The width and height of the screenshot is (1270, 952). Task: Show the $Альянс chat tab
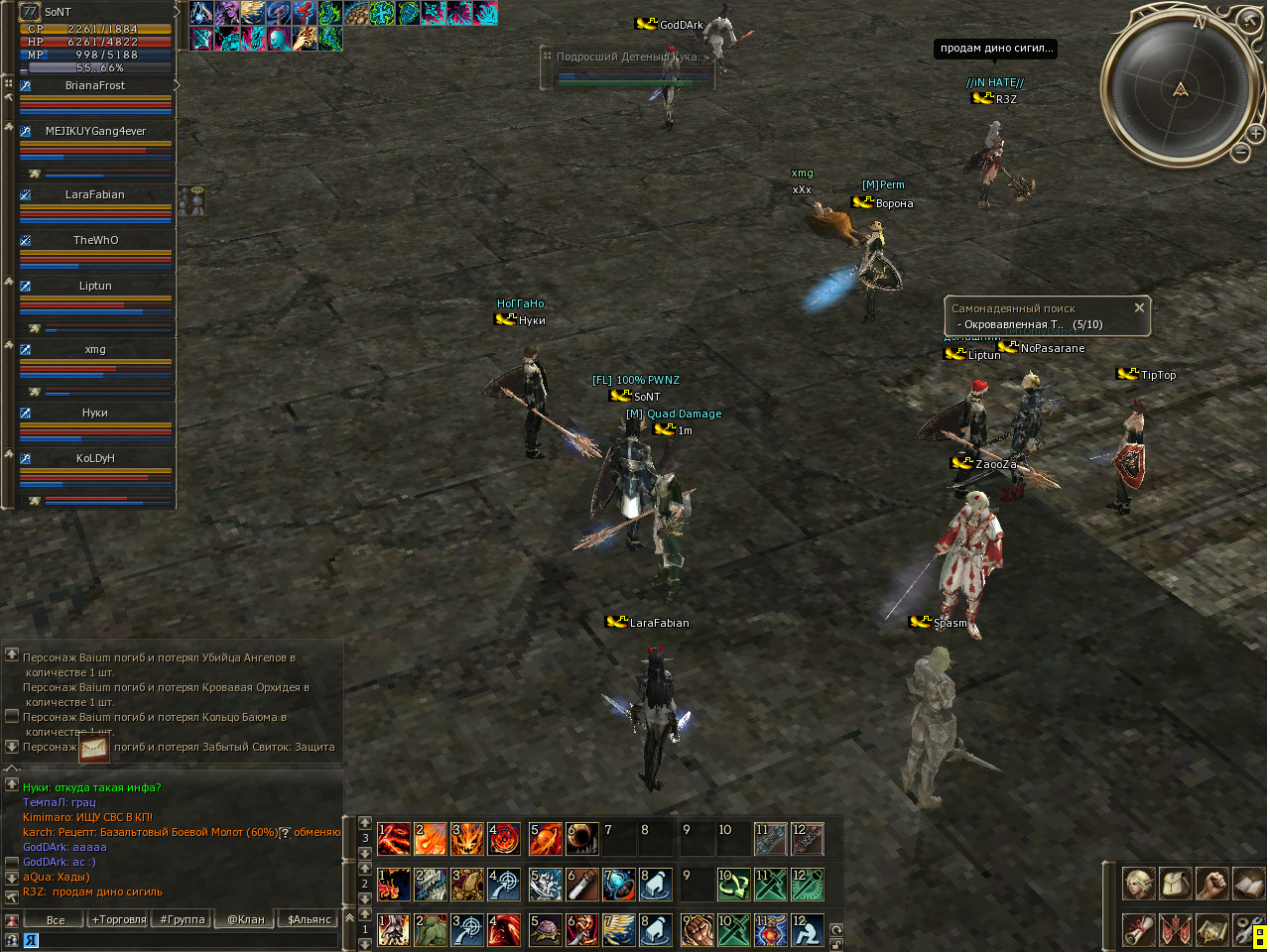click(309, 919)
